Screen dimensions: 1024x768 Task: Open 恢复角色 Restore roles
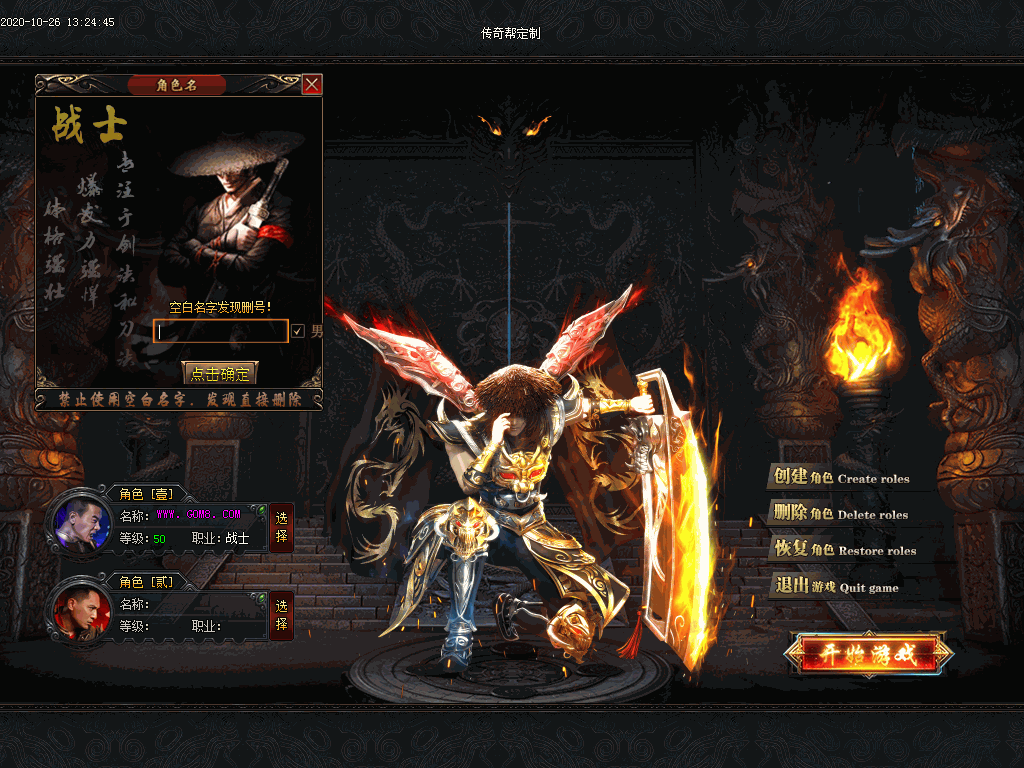coord(845,550)
